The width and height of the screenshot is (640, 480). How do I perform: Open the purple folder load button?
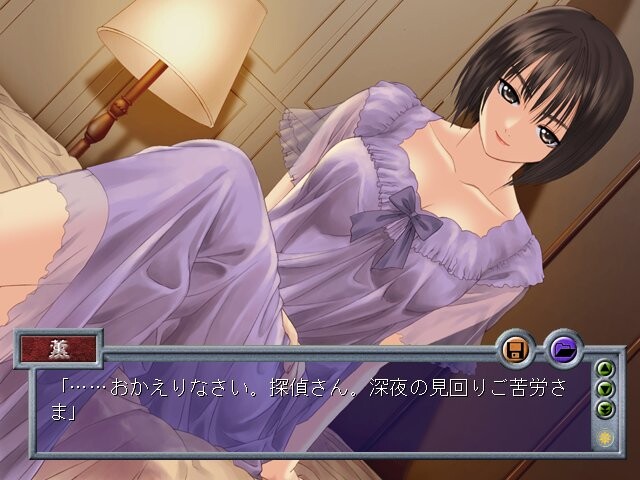(564, 350)
